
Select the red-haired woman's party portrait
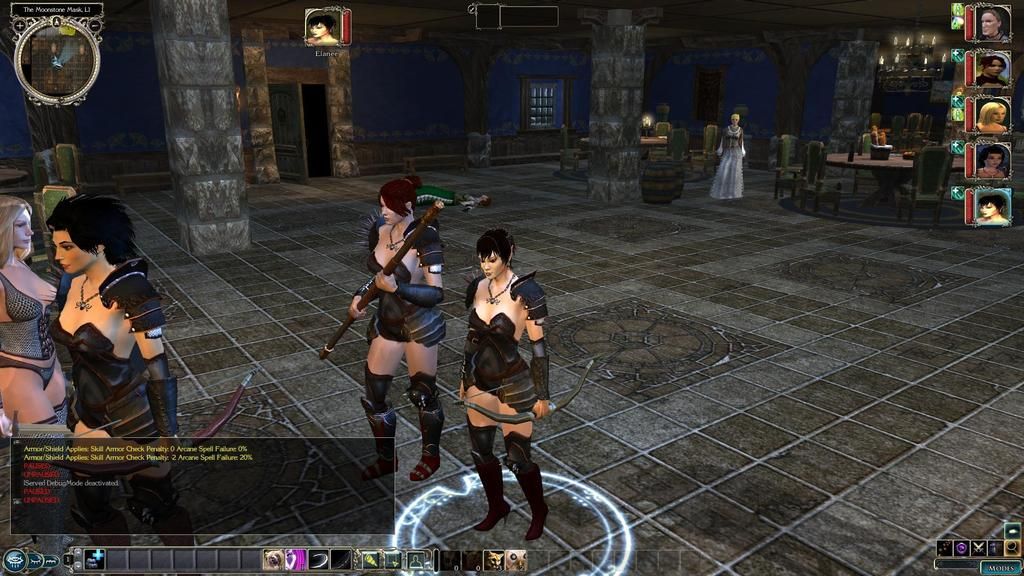[992, 69]
